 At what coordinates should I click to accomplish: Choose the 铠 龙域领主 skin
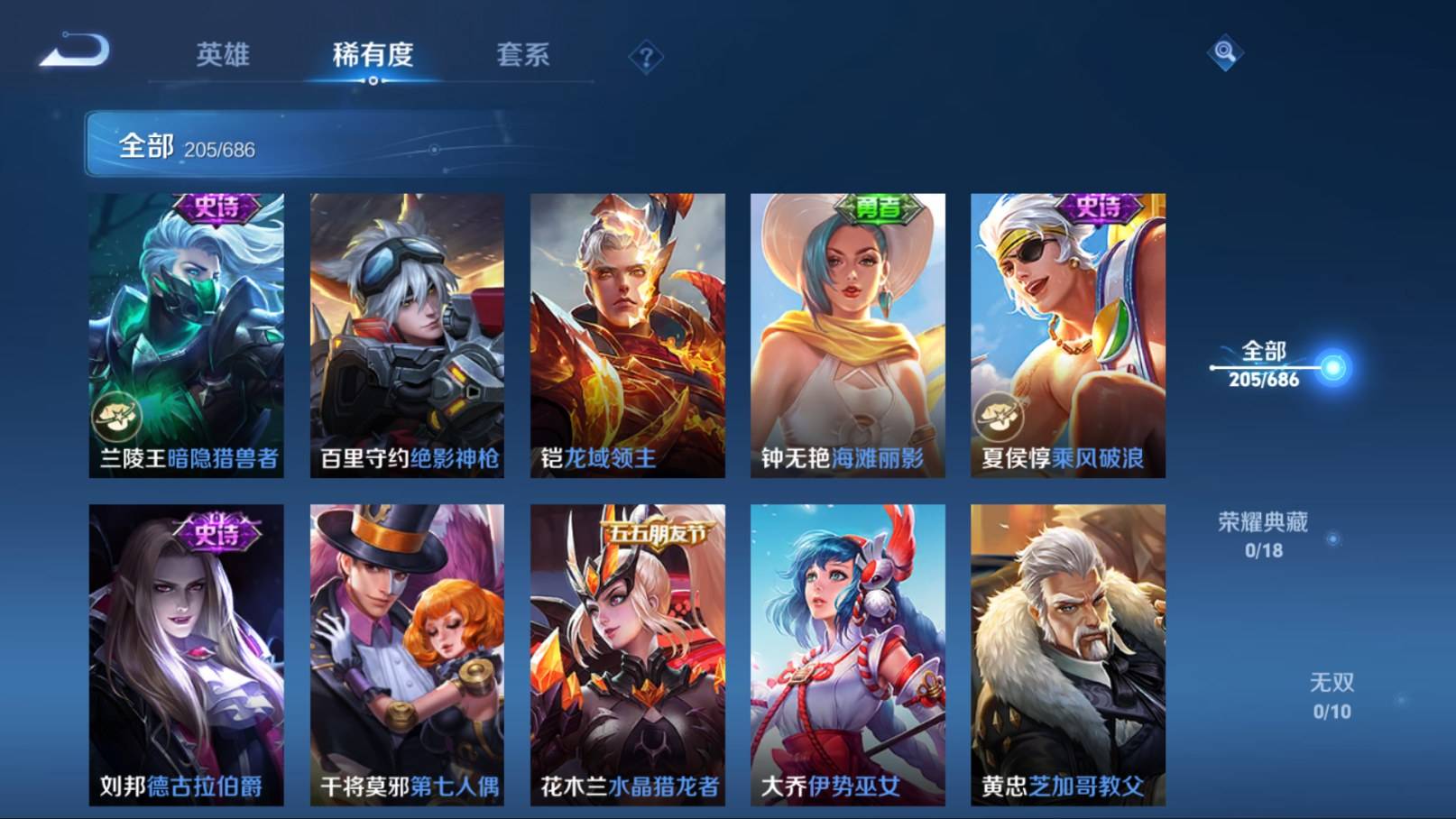[x=627, y=335]
